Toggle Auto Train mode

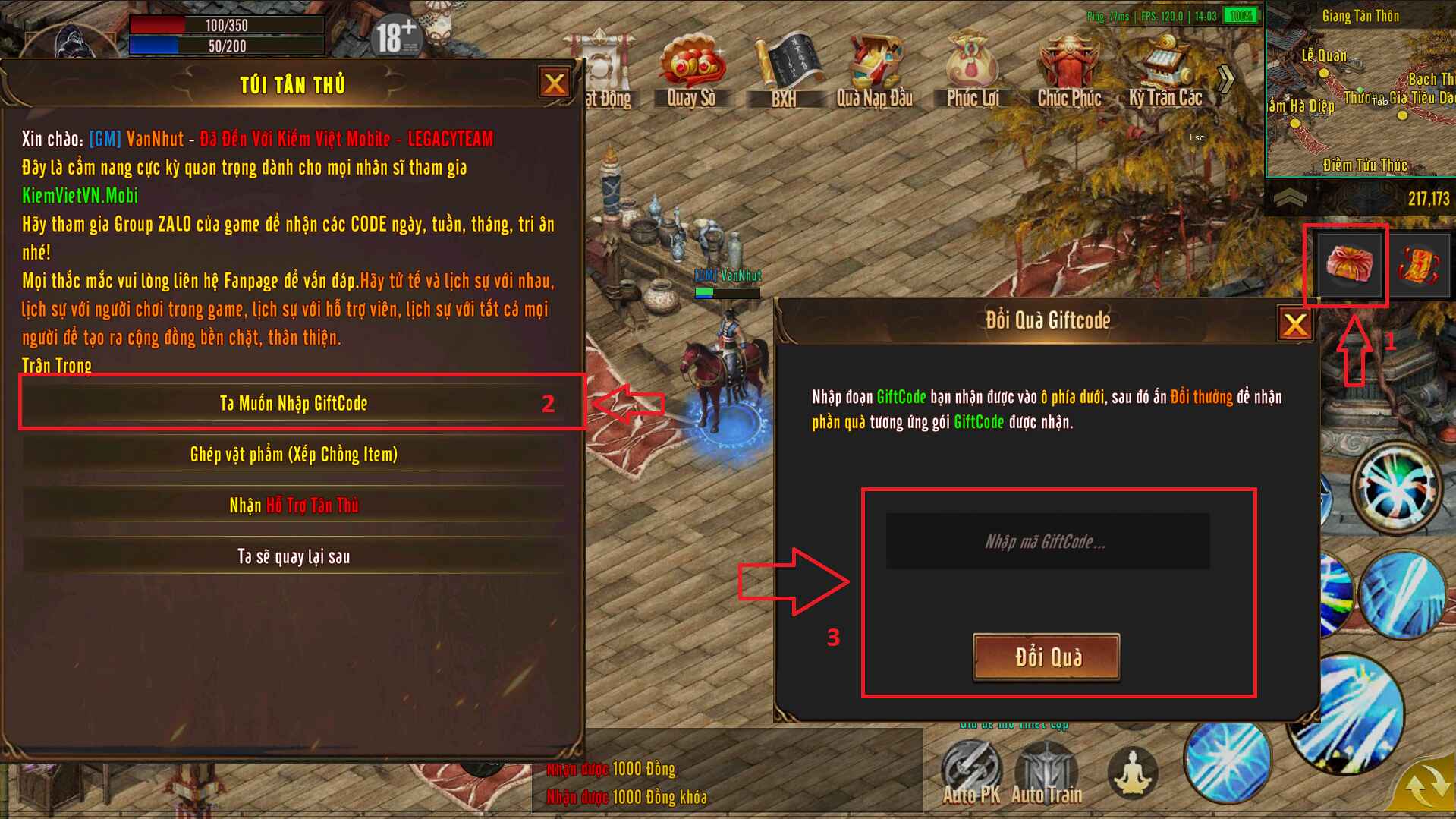point(1046,773)
